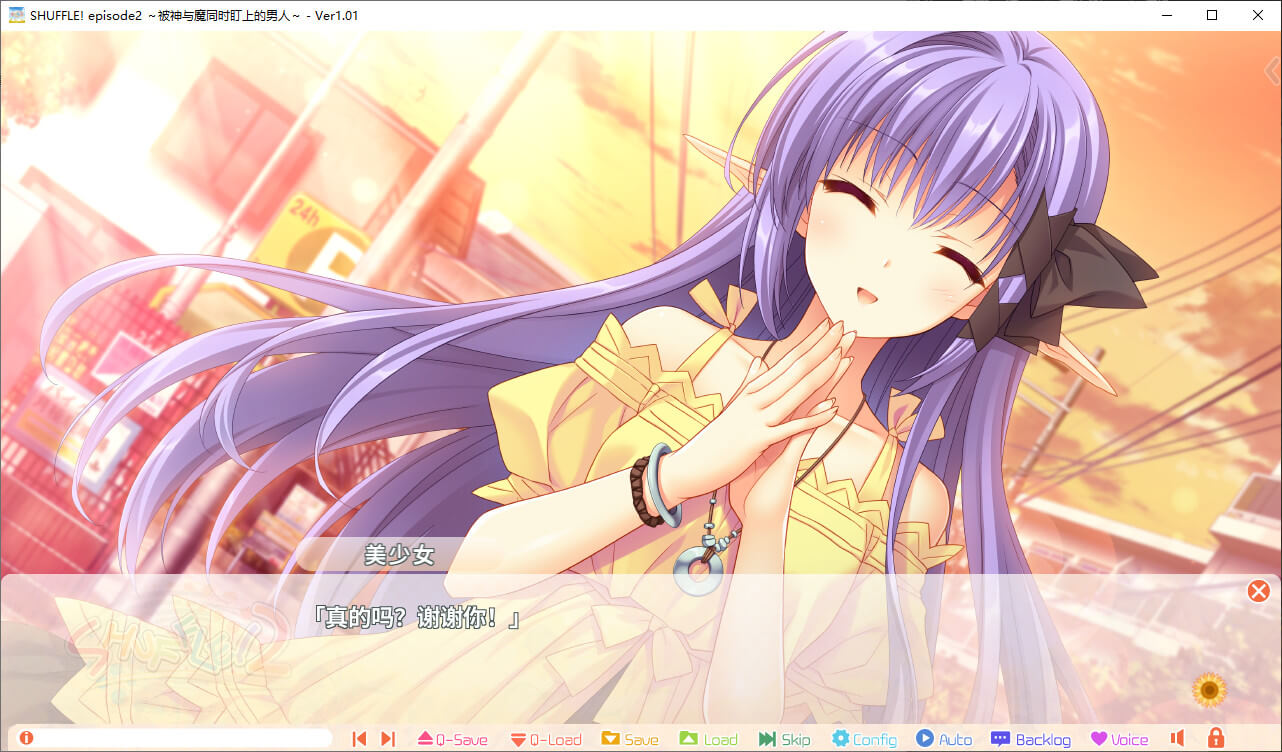Toggle the speaker volume icon
Image resolution: width=1282 pixels, height=752 pixels.
click(x=1178, y=739)
